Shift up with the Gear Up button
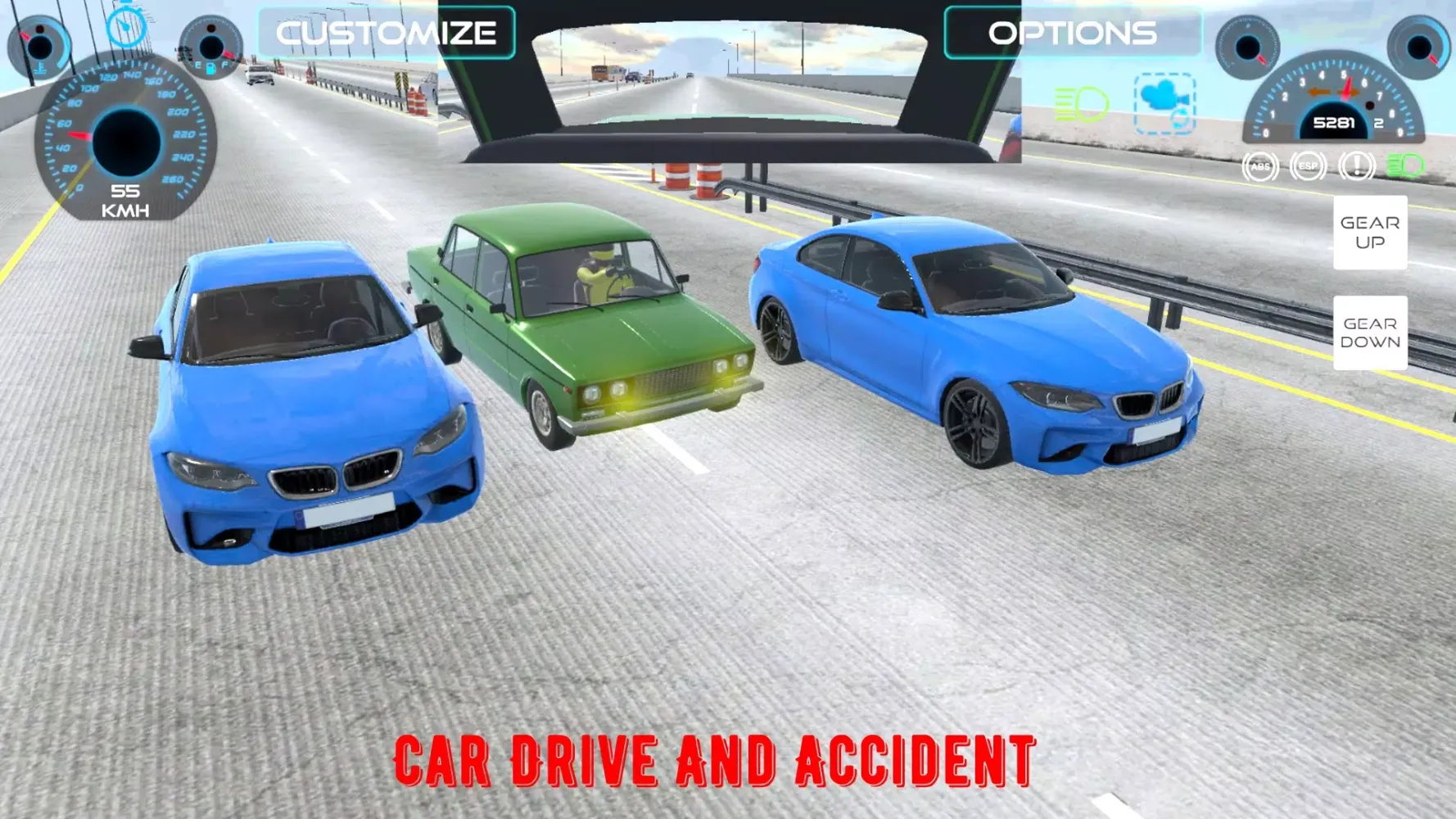The height and width of the screenshot is (819, 1456). click(x=1369, y=233)
